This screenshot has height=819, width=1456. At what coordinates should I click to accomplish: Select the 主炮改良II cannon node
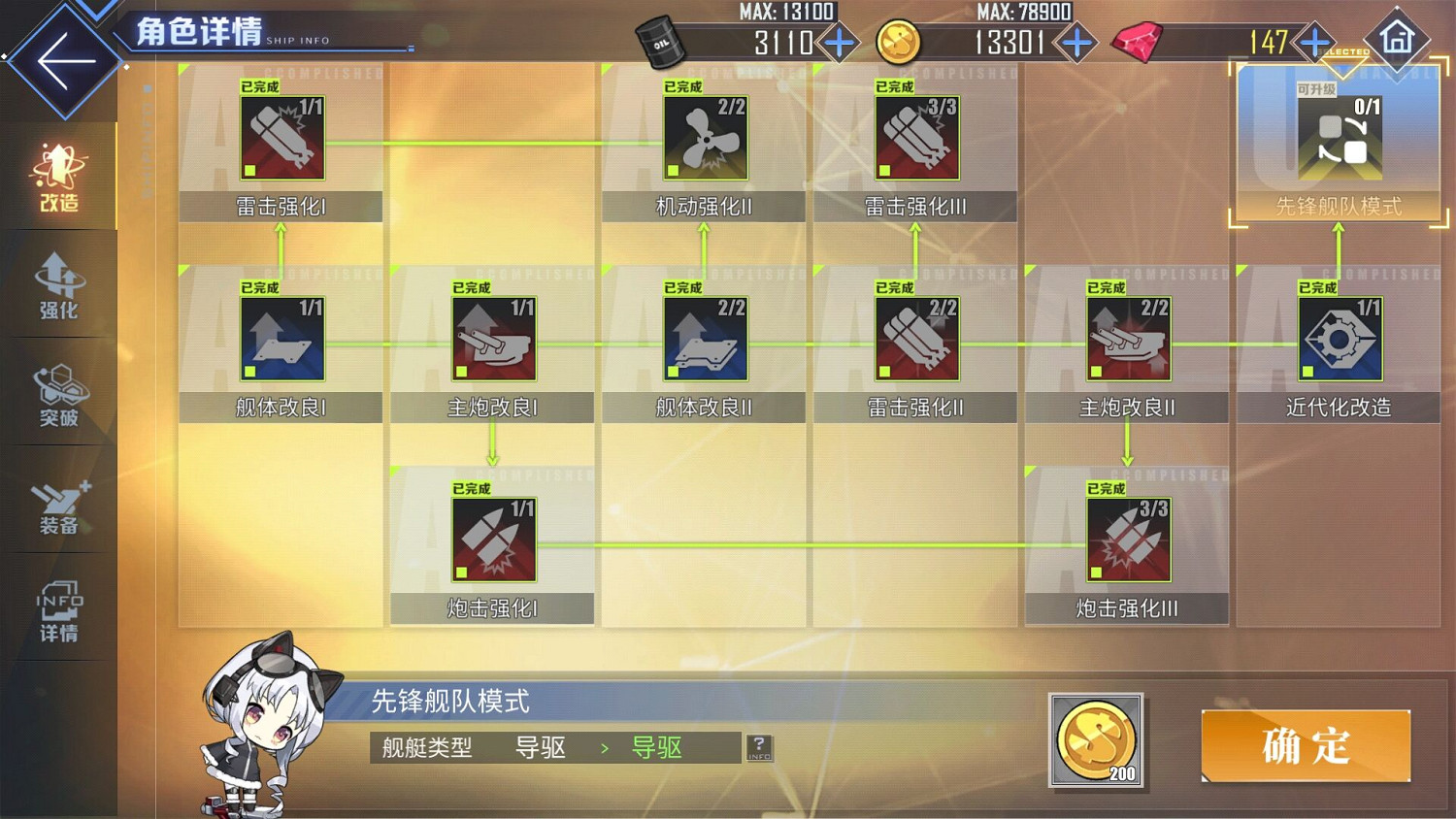pos(1127,340)
